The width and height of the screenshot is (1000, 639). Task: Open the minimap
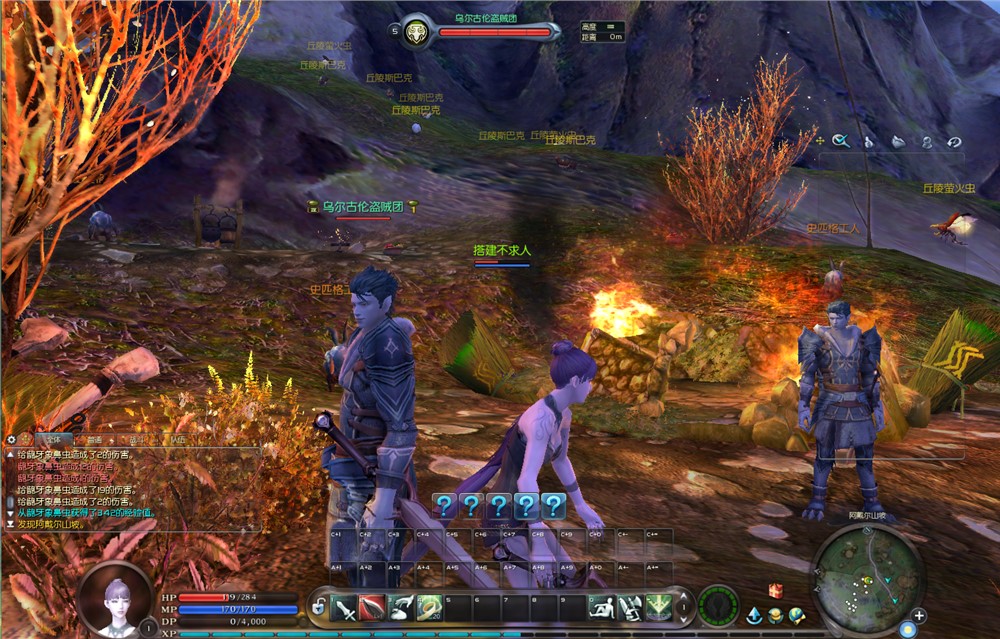[x=866, y=574]
